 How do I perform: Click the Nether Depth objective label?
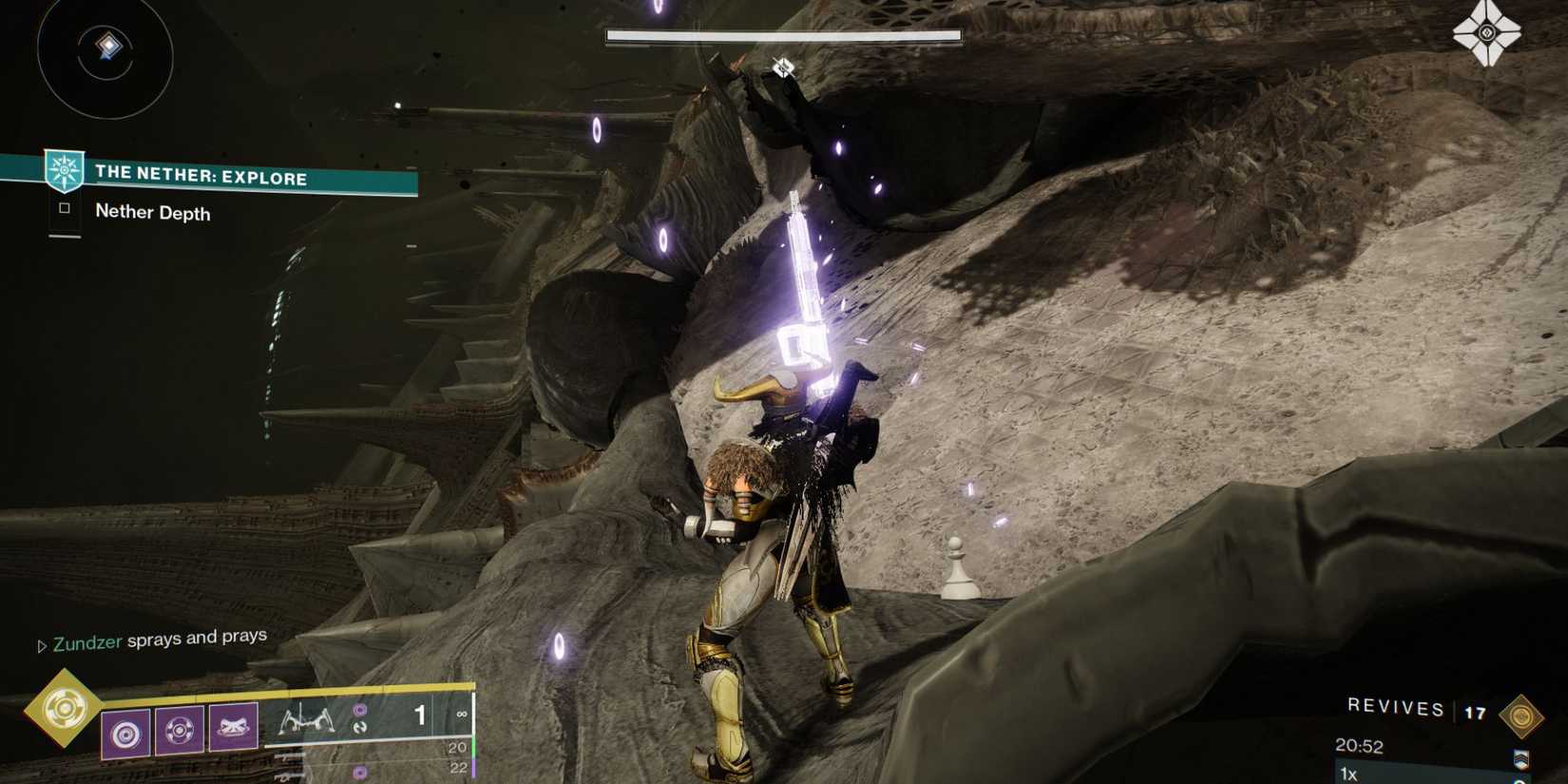point(151,213)
